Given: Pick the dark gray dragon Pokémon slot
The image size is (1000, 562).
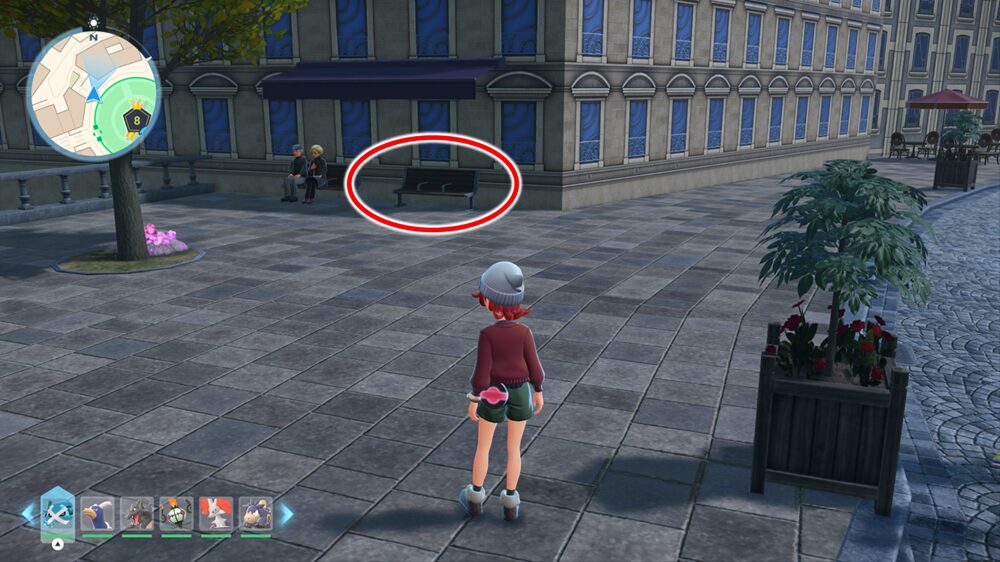Looking at the screenshot, I should click(137, 514).
